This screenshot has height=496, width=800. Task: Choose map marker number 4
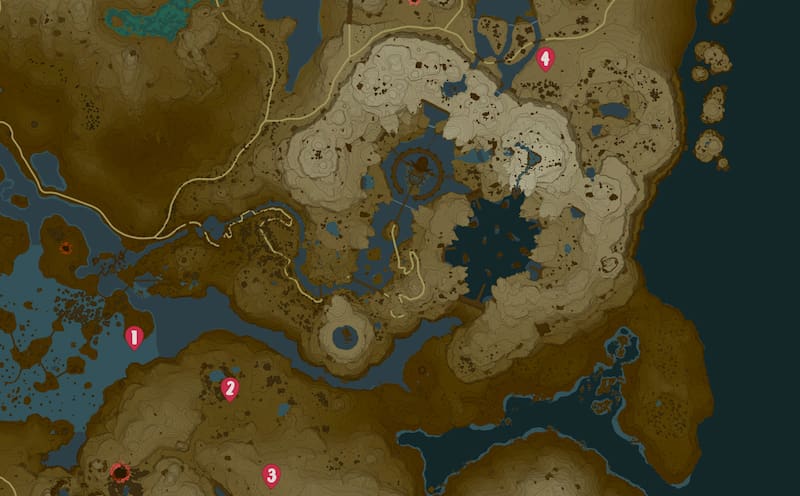point(545,58)
